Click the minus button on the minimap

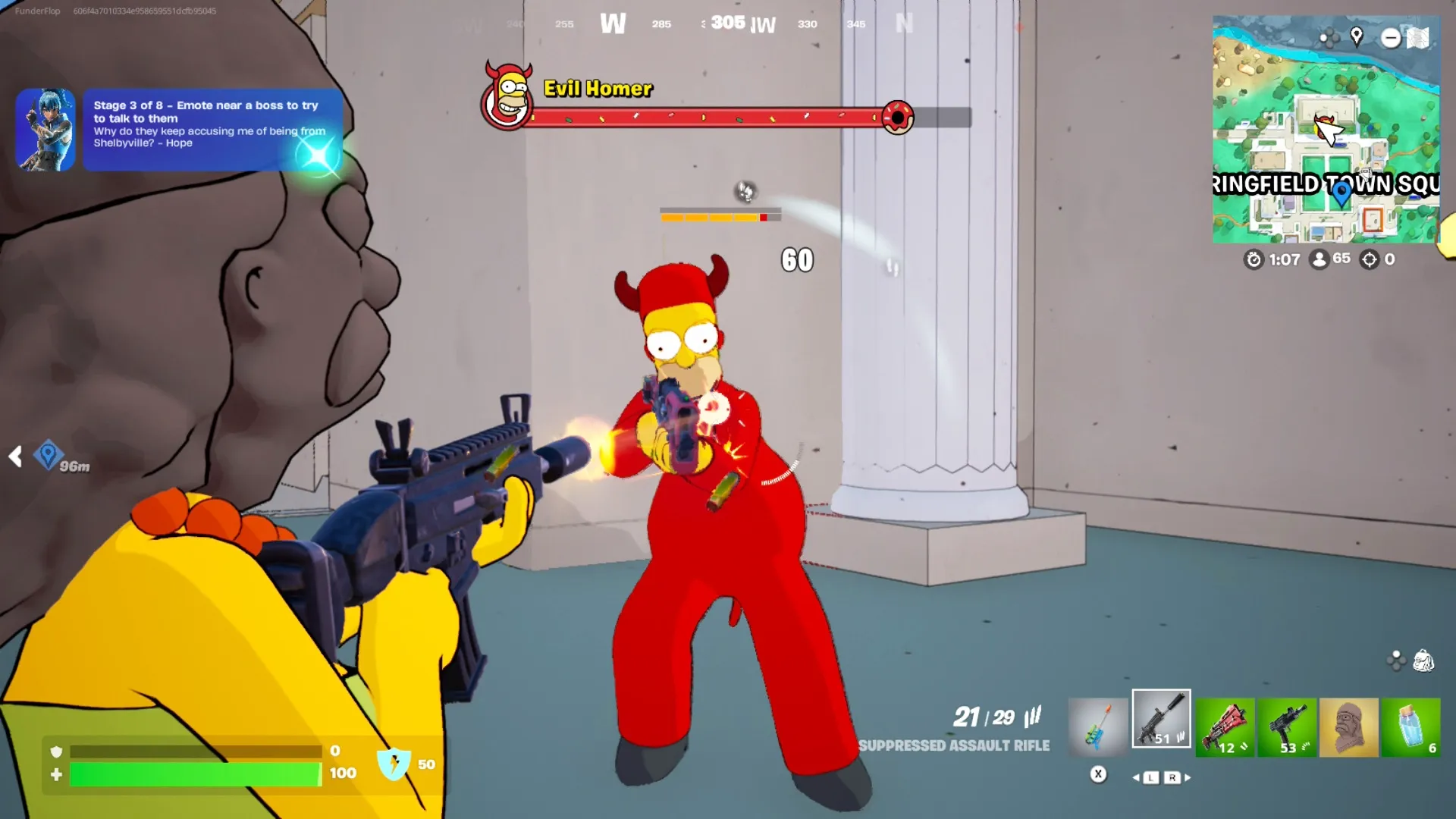(x=1390, y=38)
